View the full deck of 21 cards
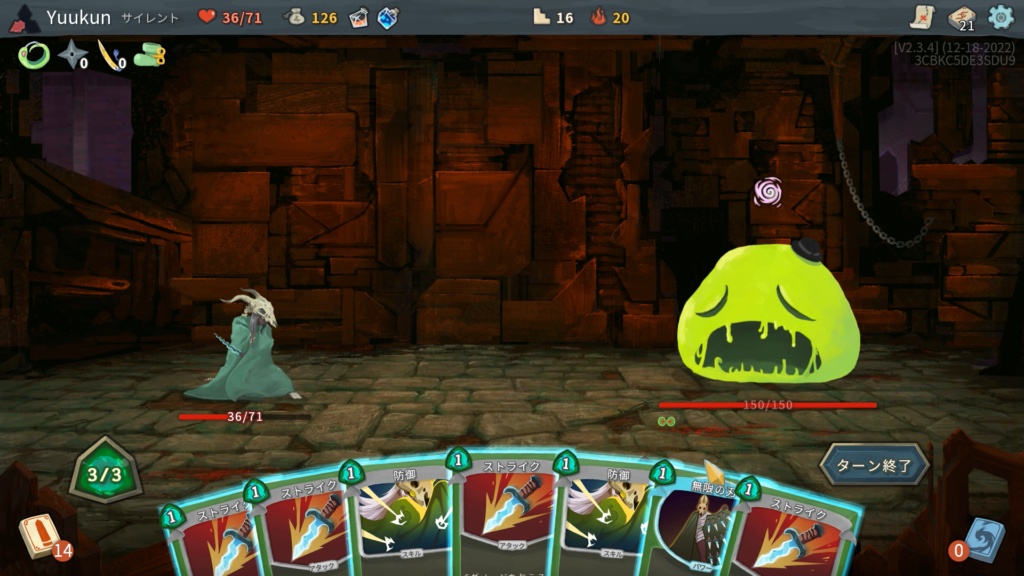This screenshot has width=1024, height=576. 961,17
